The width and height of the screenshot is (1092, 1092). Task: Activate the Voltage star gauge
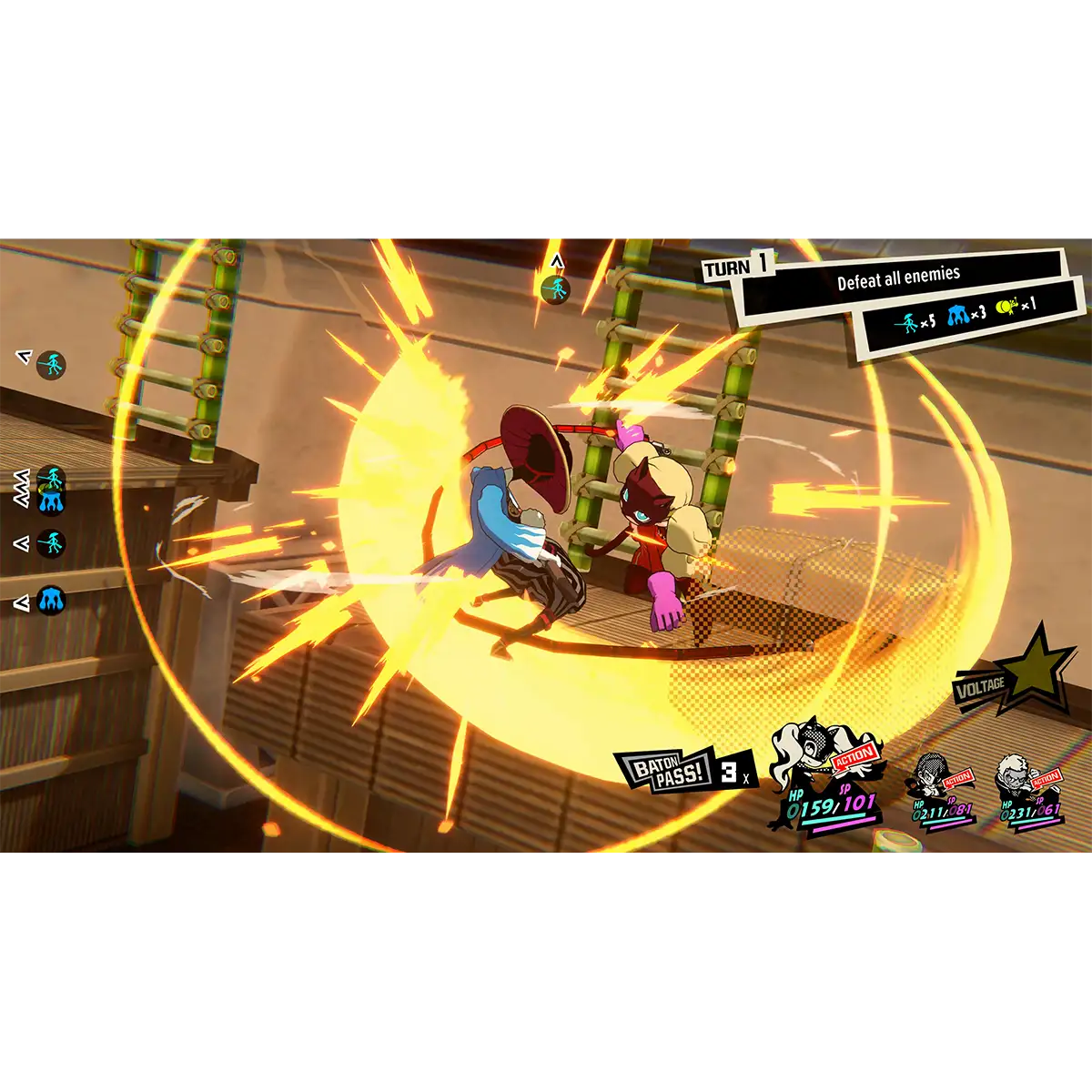tap(1037, 667)
